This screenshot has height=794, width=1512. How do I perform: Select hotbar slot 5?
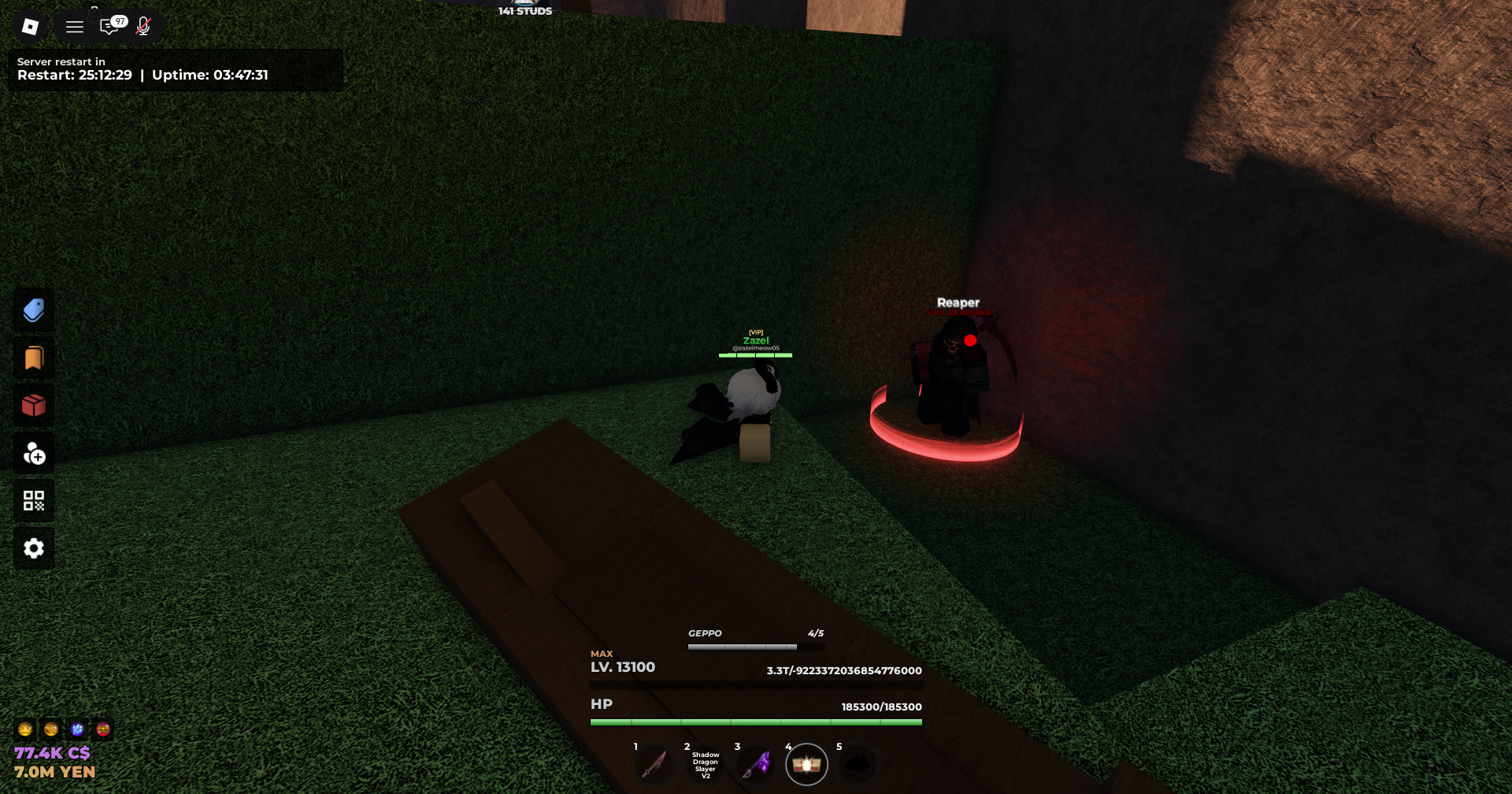858,763
